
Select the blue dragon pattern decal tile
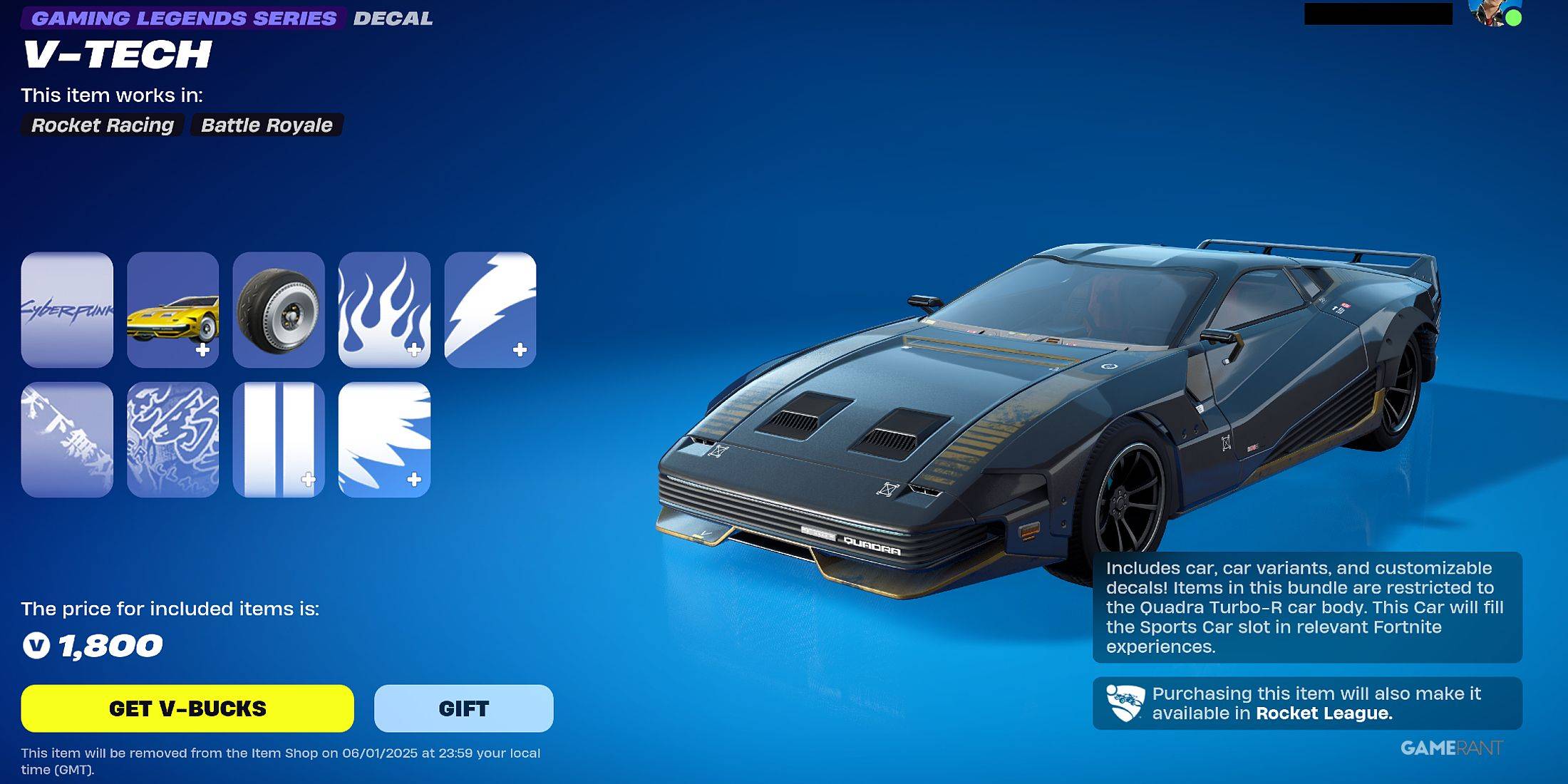click(x=172, y=440)
